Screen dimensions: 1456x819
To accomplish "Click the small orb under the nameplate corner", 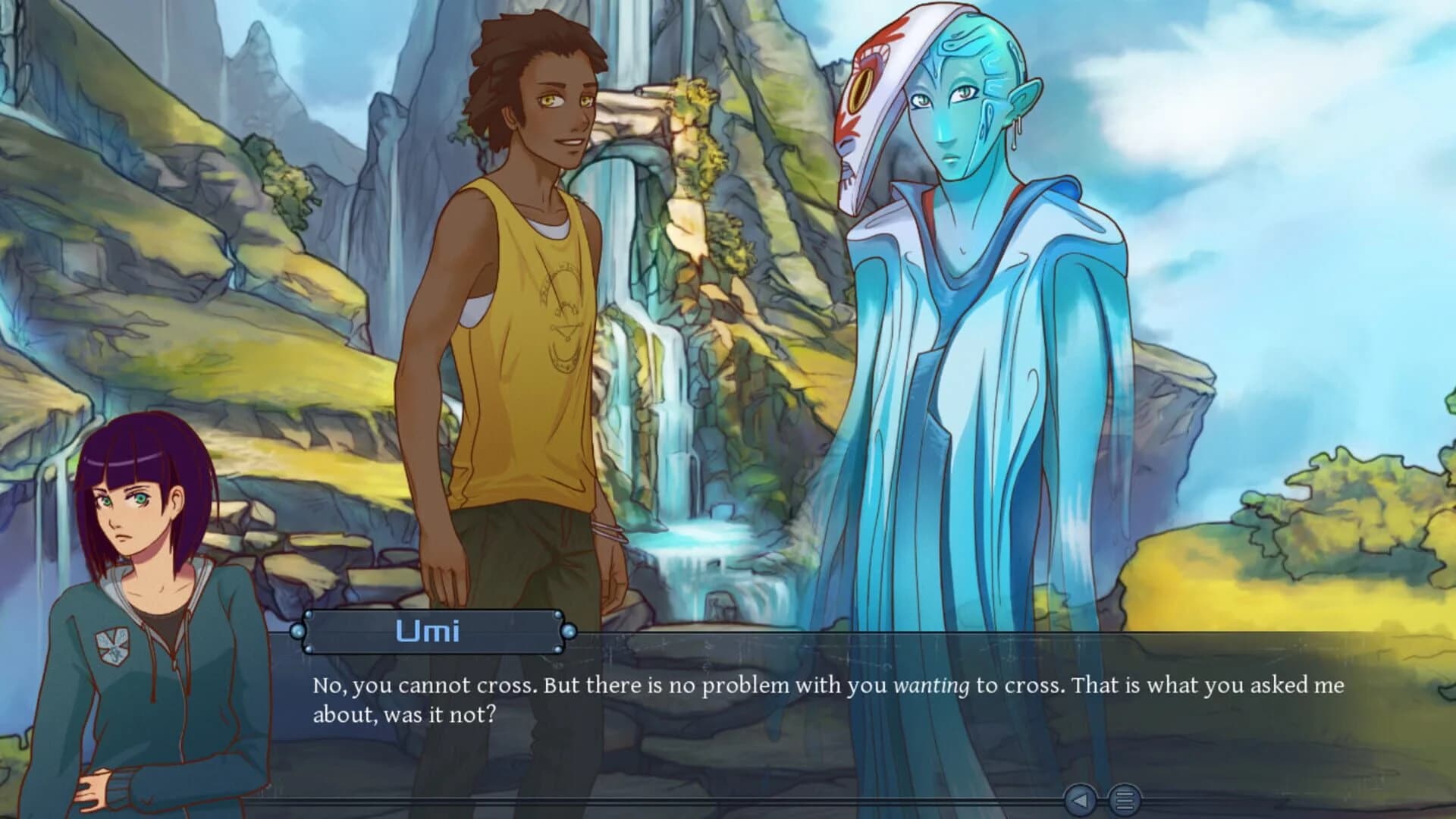I will (x=309, y=649).
